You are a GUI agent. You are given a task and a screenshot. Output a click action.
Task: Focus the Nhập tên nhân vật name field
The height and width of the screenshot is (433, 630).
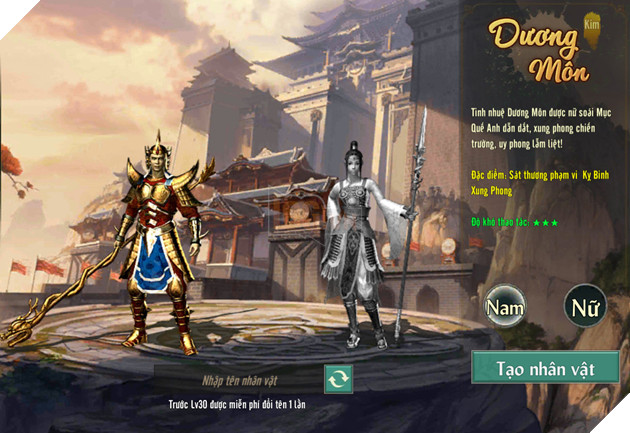(x=238, y=378)
